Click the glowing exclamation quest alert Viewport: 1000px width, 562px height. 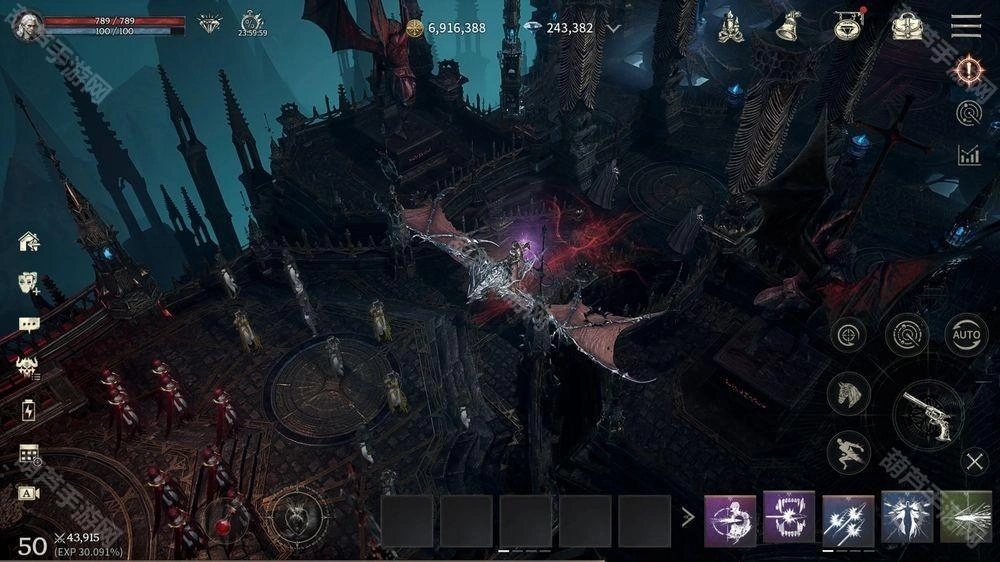pyautogui.click(x=968, y=69)
